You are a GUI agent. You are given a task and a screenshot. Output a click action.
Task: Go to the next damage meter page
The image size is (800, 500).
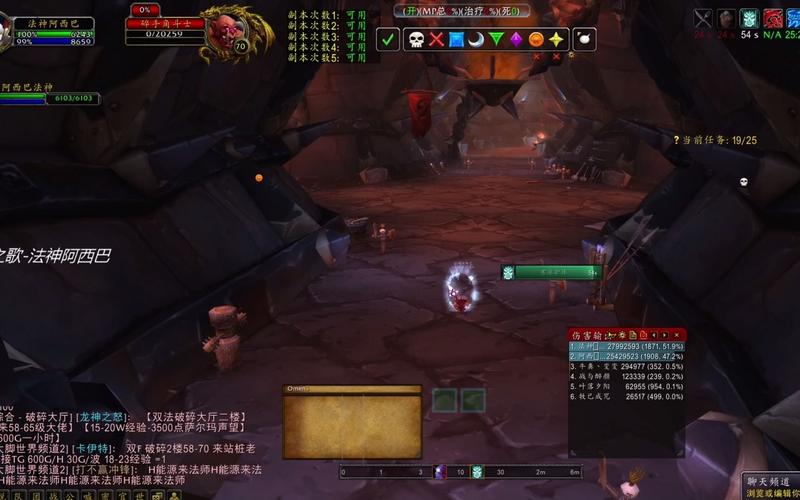pos(665,334)
